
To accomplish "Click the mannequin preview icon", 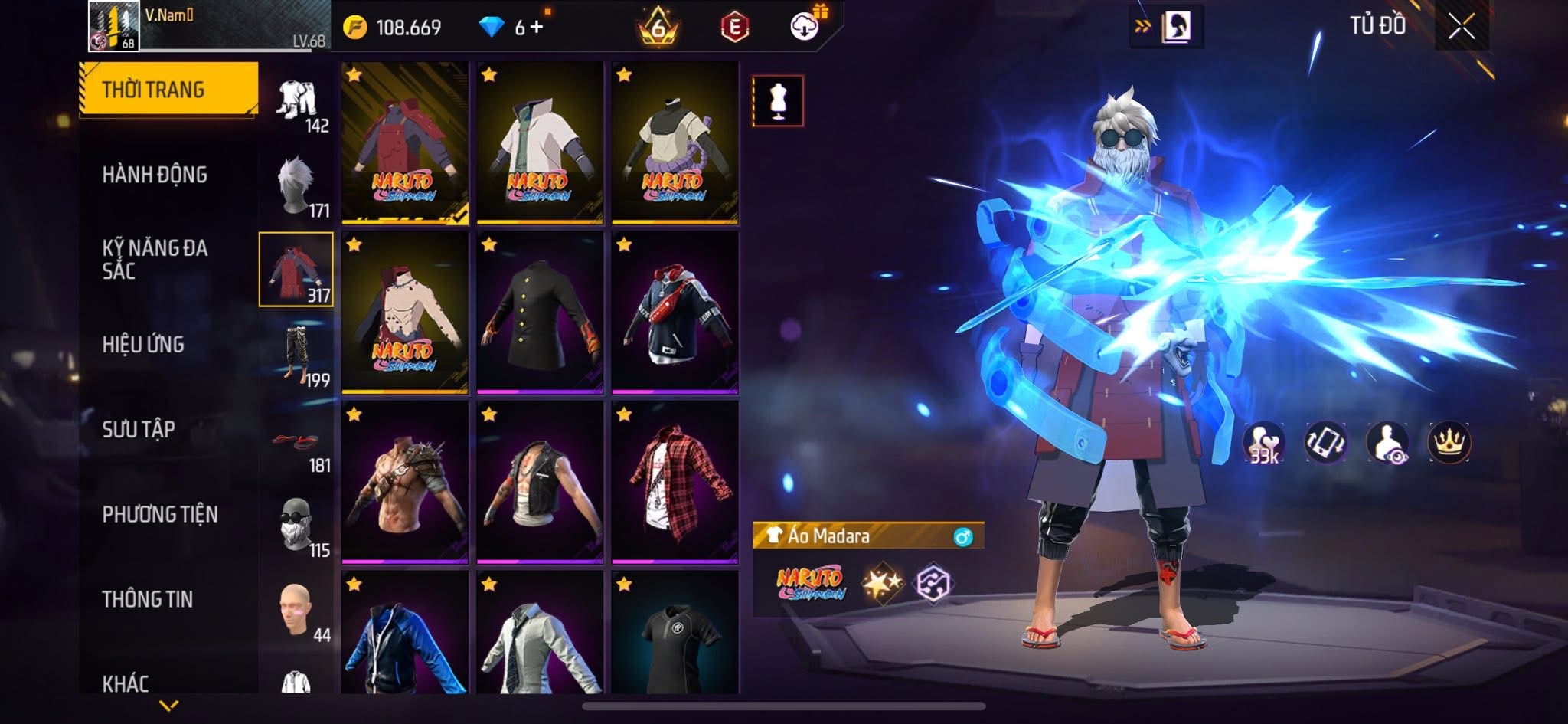I will pos(778,100).
